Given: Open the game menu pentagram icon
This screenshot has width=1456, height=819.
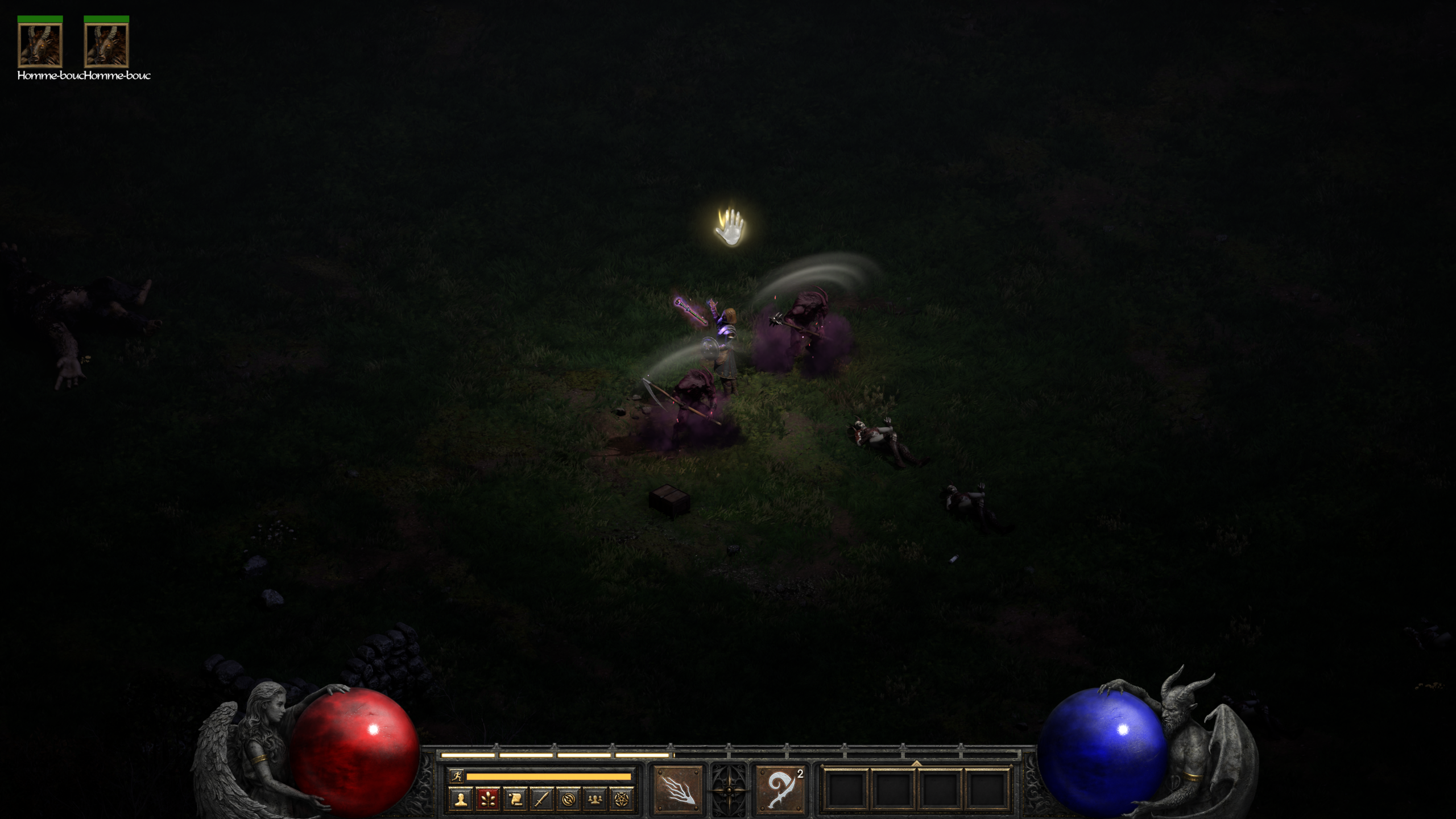Looking at the screenshot, I should (x=622, y=800).
